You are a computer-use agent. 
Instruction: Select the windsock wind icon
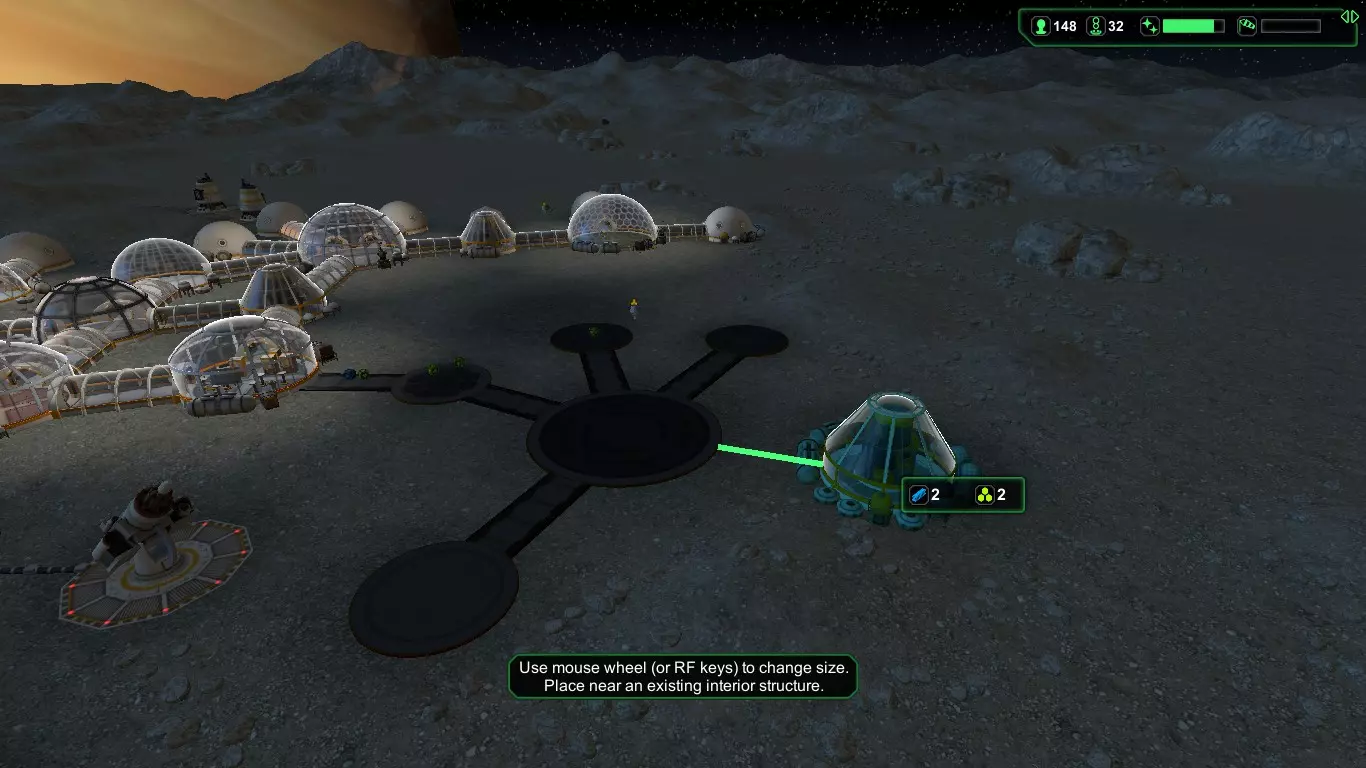pyautogui.click(x=1247, y=27)
